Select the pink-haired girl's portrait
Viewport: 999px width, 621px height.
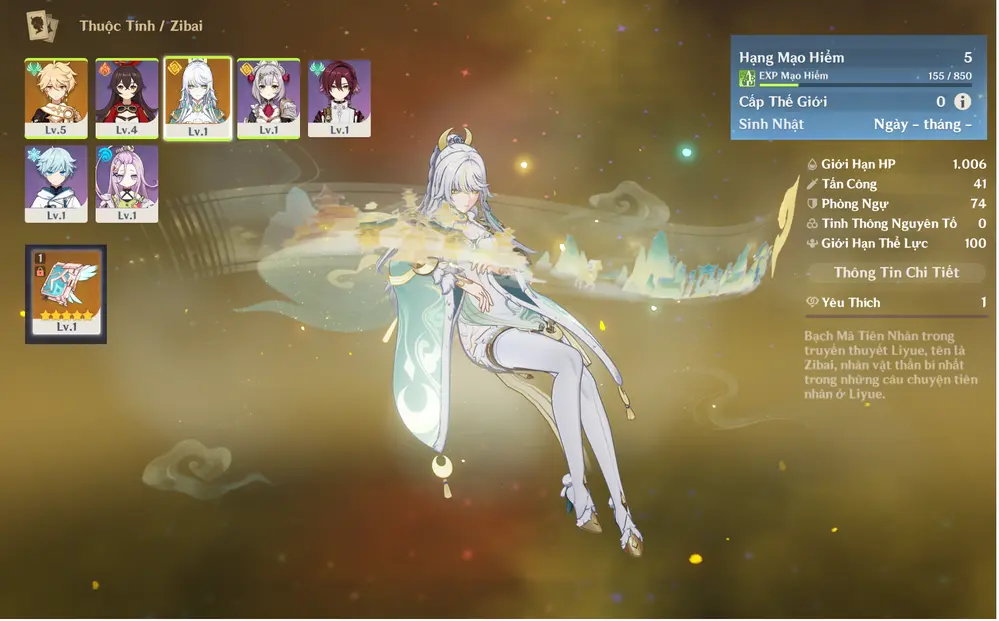pyautogui.click(x=126, y=183)
